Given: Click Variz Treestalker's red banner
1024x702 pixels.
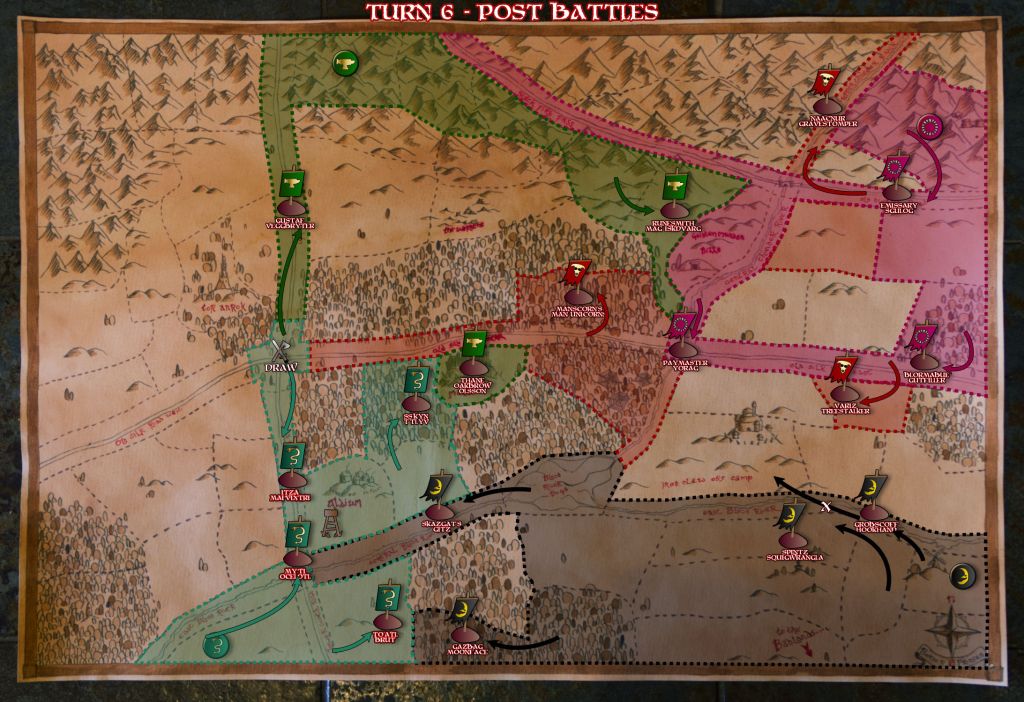Looking at the screenshot, I should pos(844,372).
